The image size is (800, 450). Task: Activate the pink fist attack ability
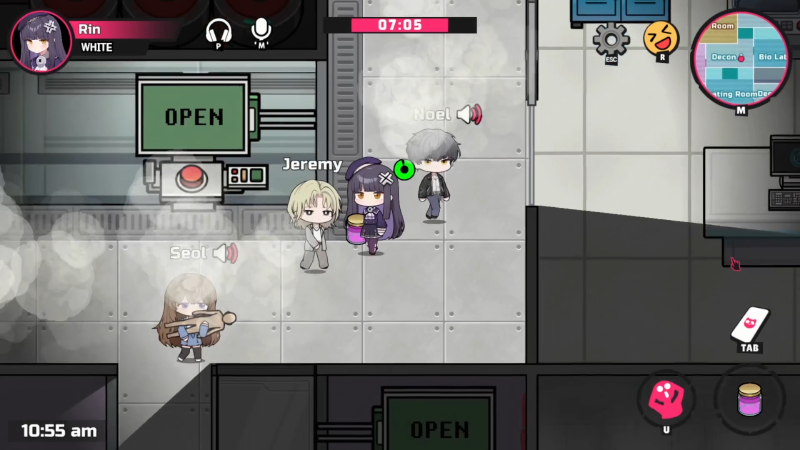coord(666,399)
